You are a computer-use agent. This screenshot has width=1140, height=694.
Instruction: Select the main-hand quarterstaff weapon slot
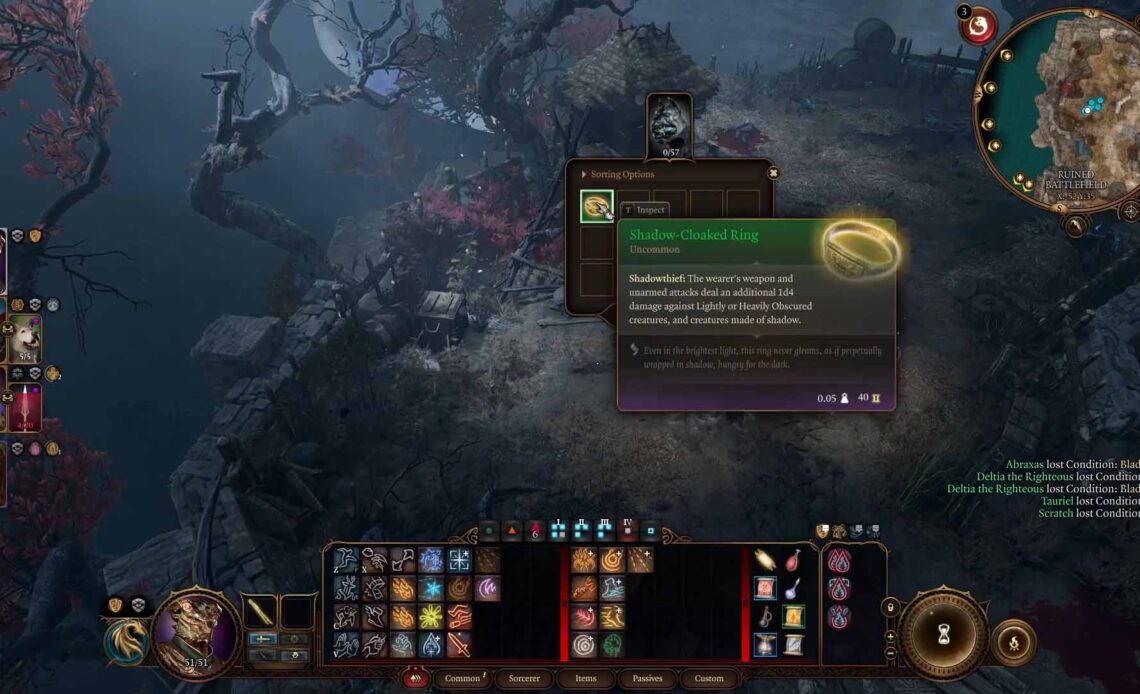(x=261, y=611)
